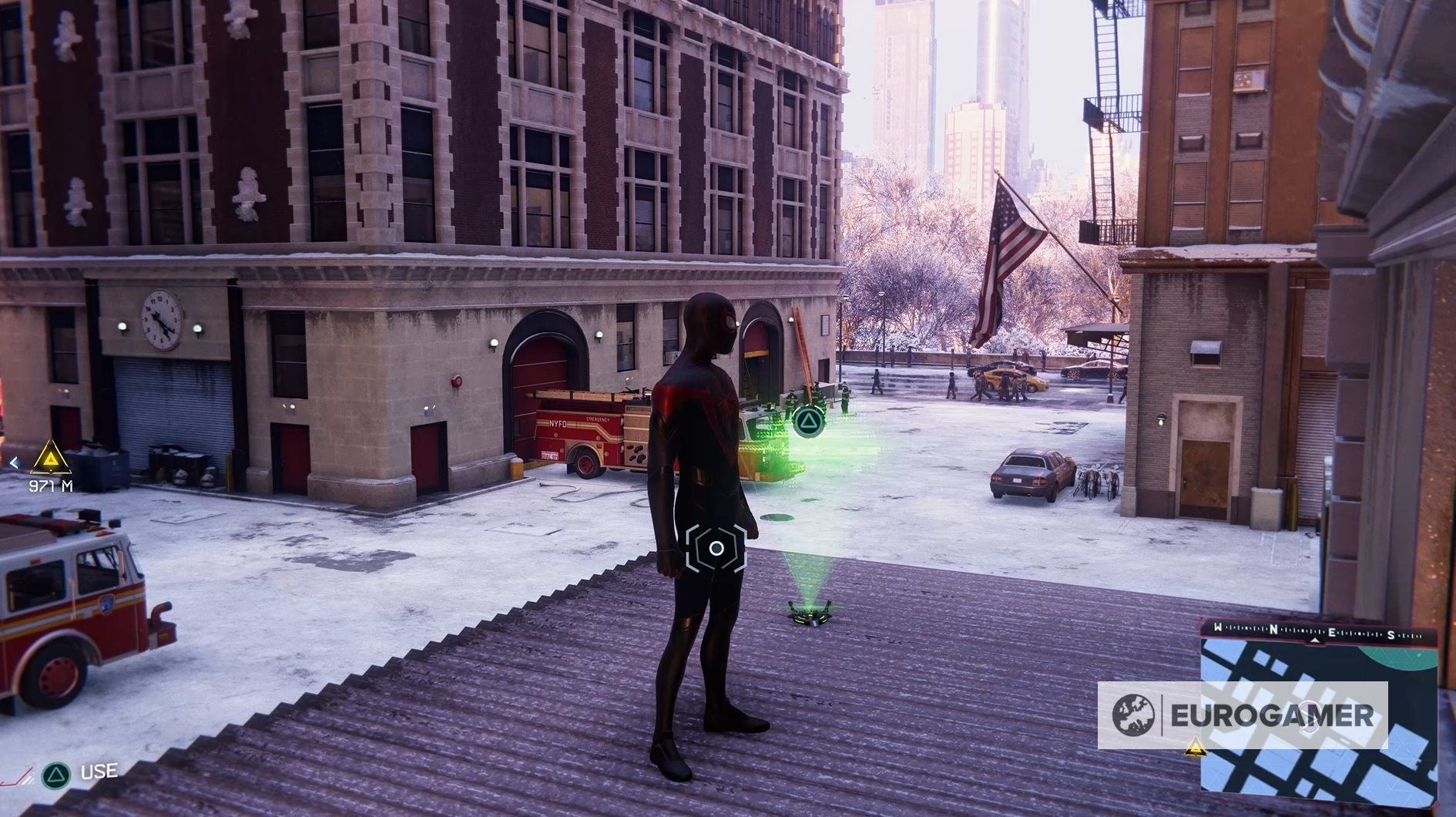Click the north indicator arrow on the compass
This screenshot has height=817, width=1456.
(1314, 640)
